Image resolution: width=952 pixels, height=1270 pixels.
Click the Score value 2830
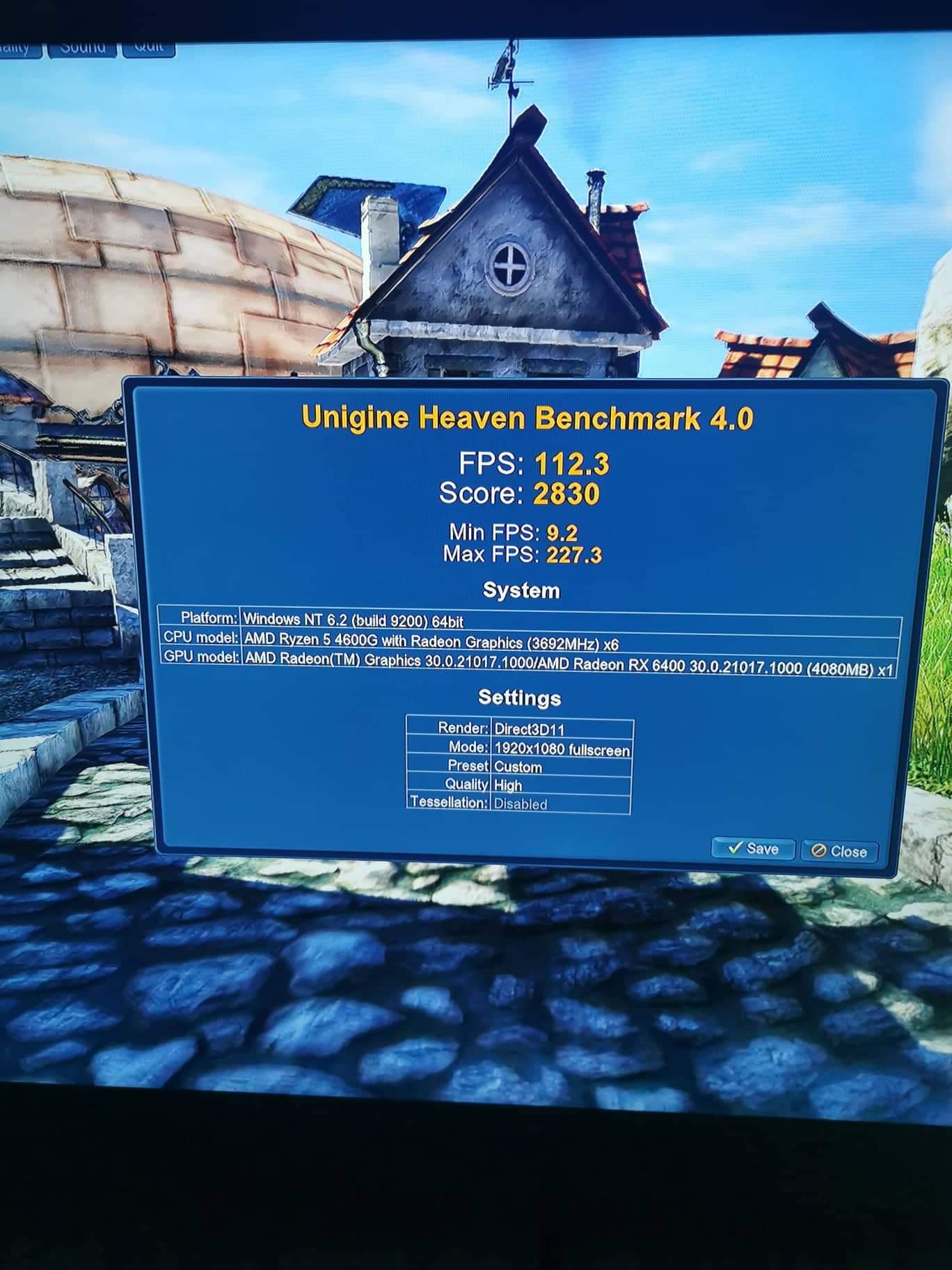click(568, 493)
